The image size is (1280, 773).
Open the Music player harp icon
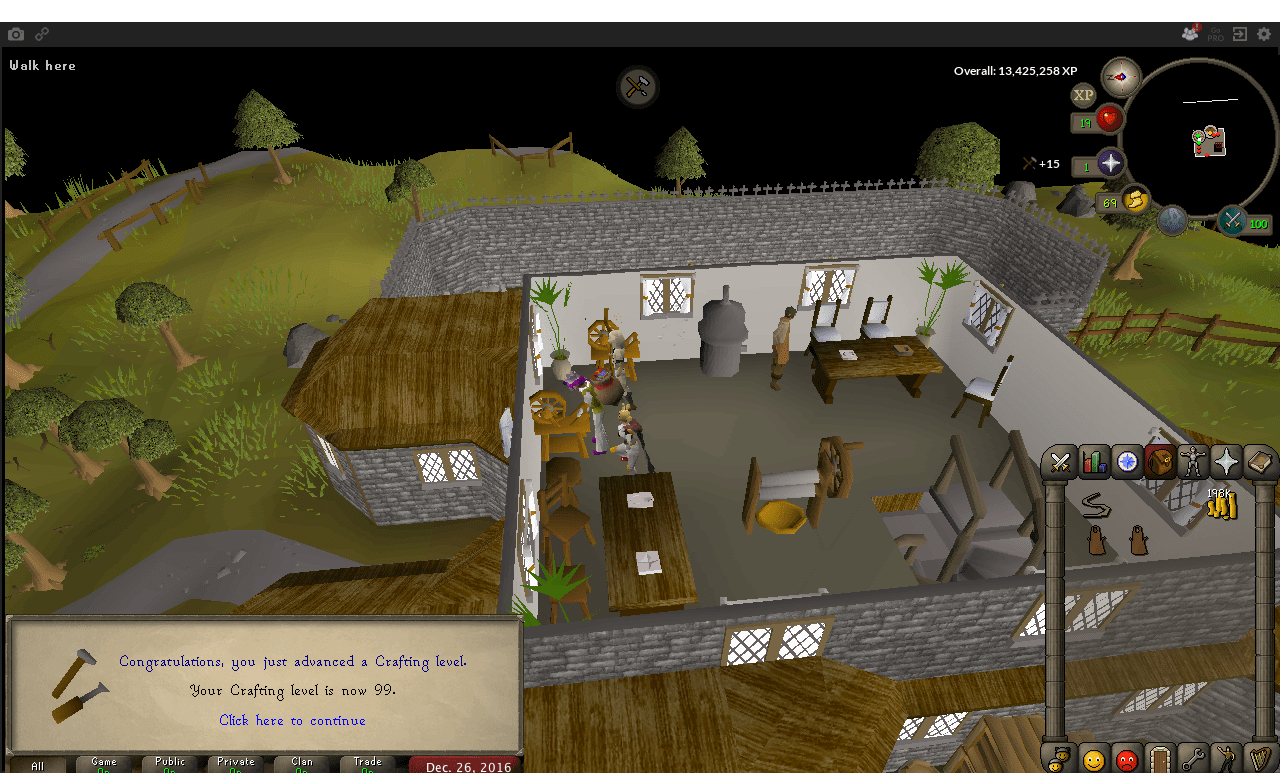click(x=1261, y=758)
